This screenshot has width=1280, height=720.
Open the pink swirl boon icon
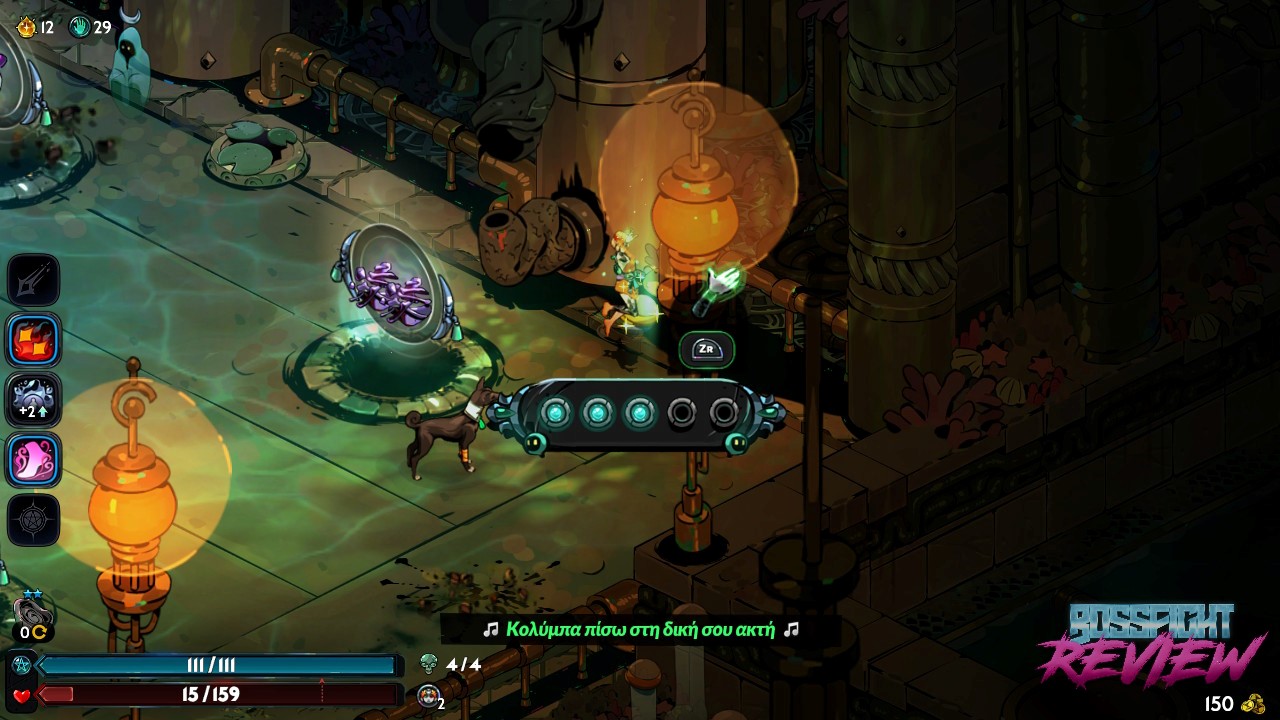pos(34,460)
